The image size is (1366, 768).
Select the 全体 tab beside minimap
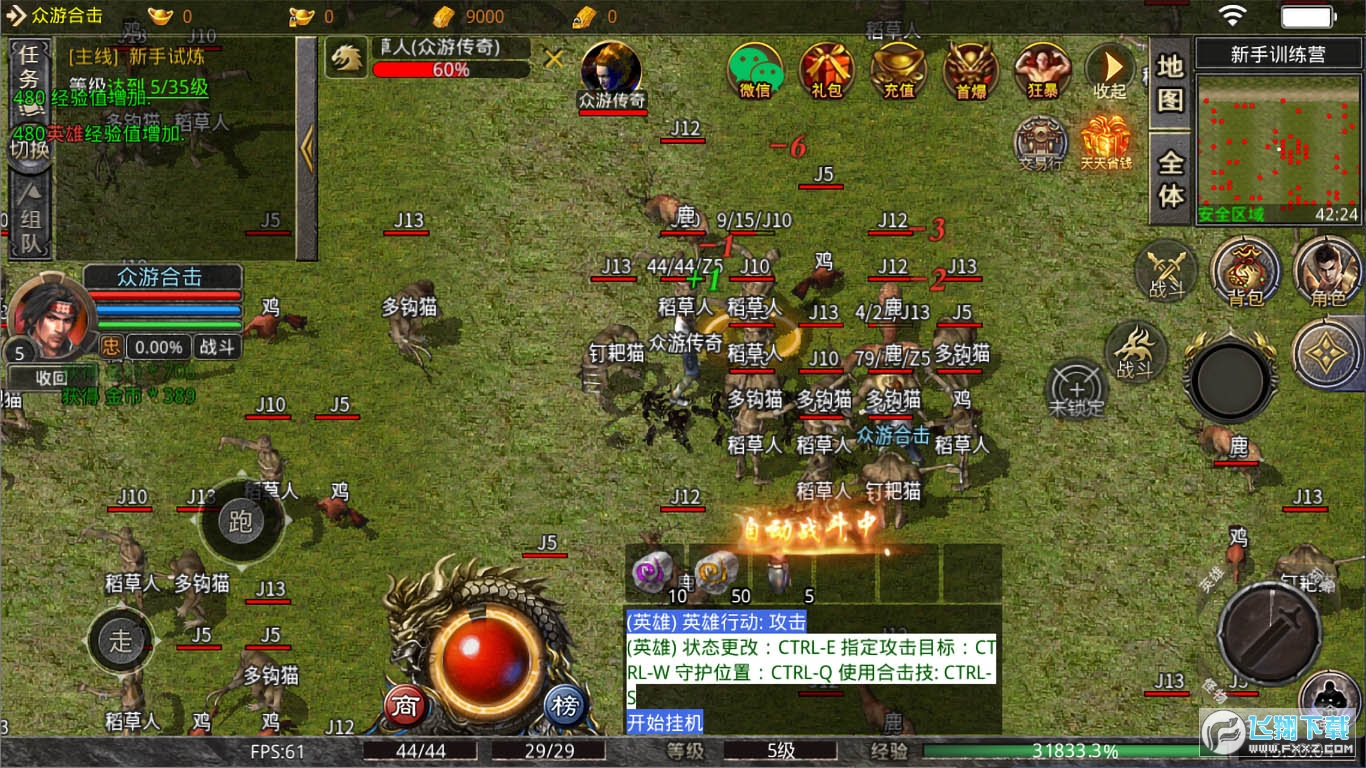pyautogui.click(x=1170, y=180)
